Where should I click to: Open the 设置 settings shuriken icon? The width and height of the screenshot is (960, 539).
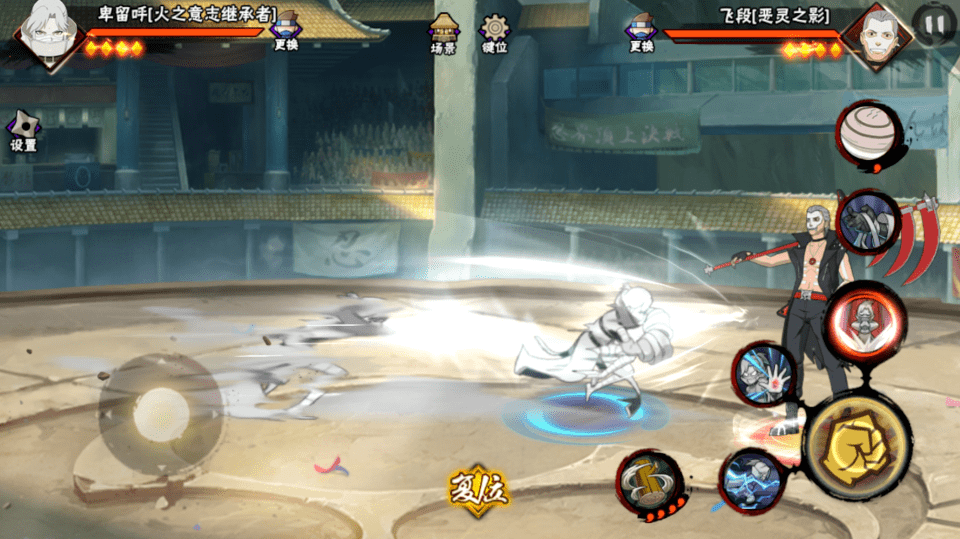(x=23, y=131)
